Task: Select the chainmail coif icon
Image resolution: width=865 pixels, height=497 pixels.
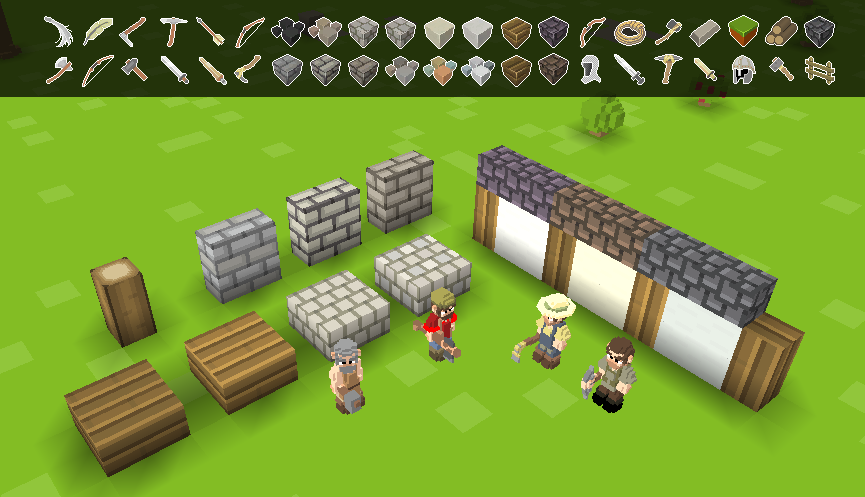Action: tap(590, 70)
